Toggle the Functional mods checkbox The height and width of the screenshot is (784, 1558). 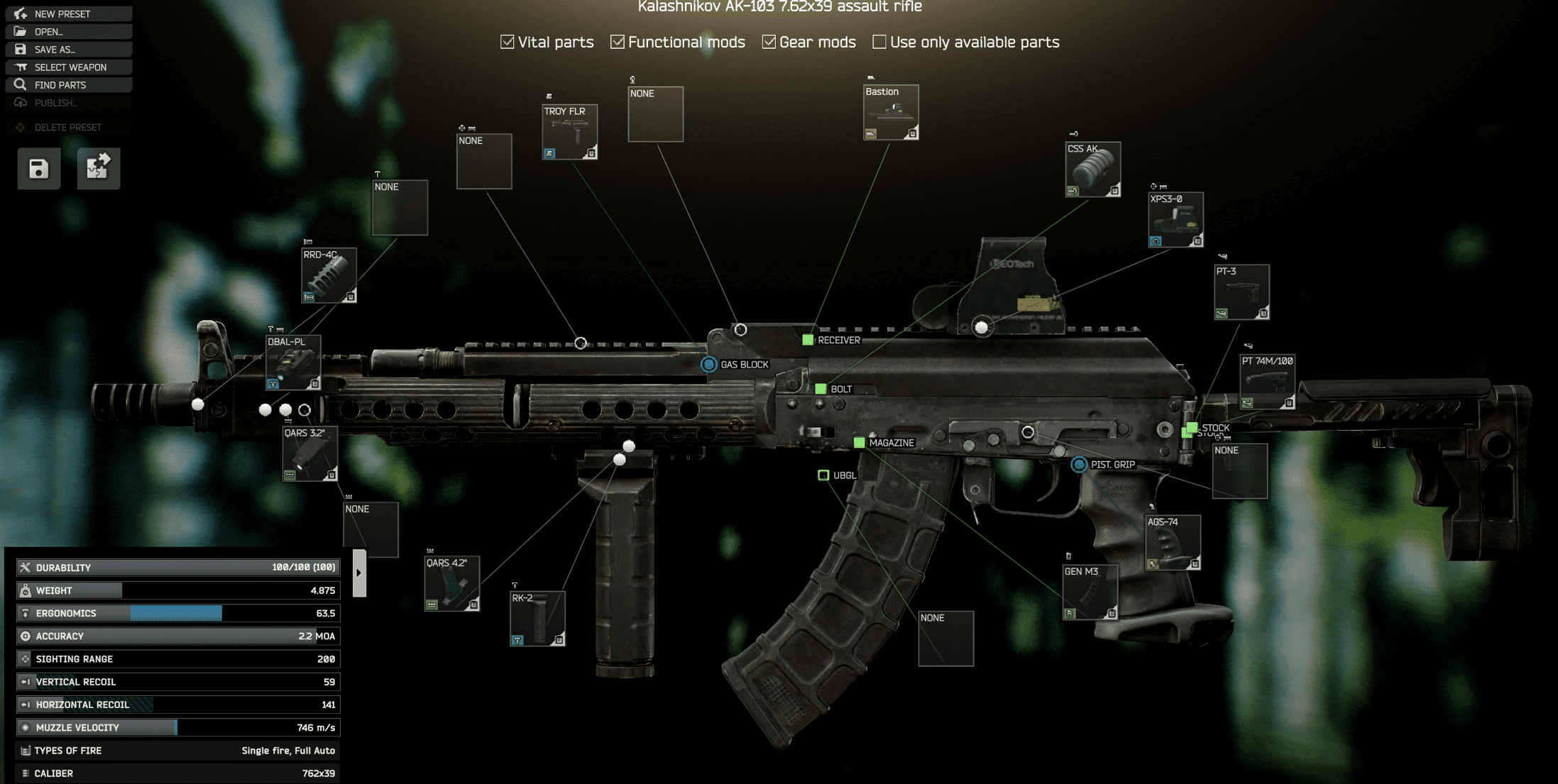(618, 42)
